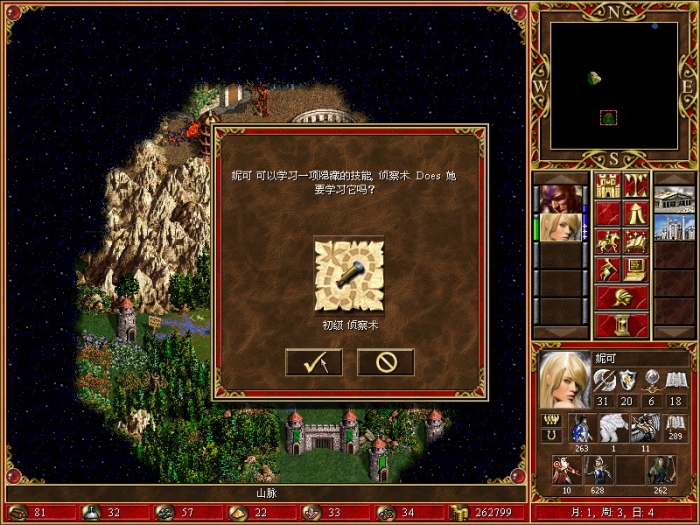Select the white-spired castle town thumbnail

click(x=674, y=227)
